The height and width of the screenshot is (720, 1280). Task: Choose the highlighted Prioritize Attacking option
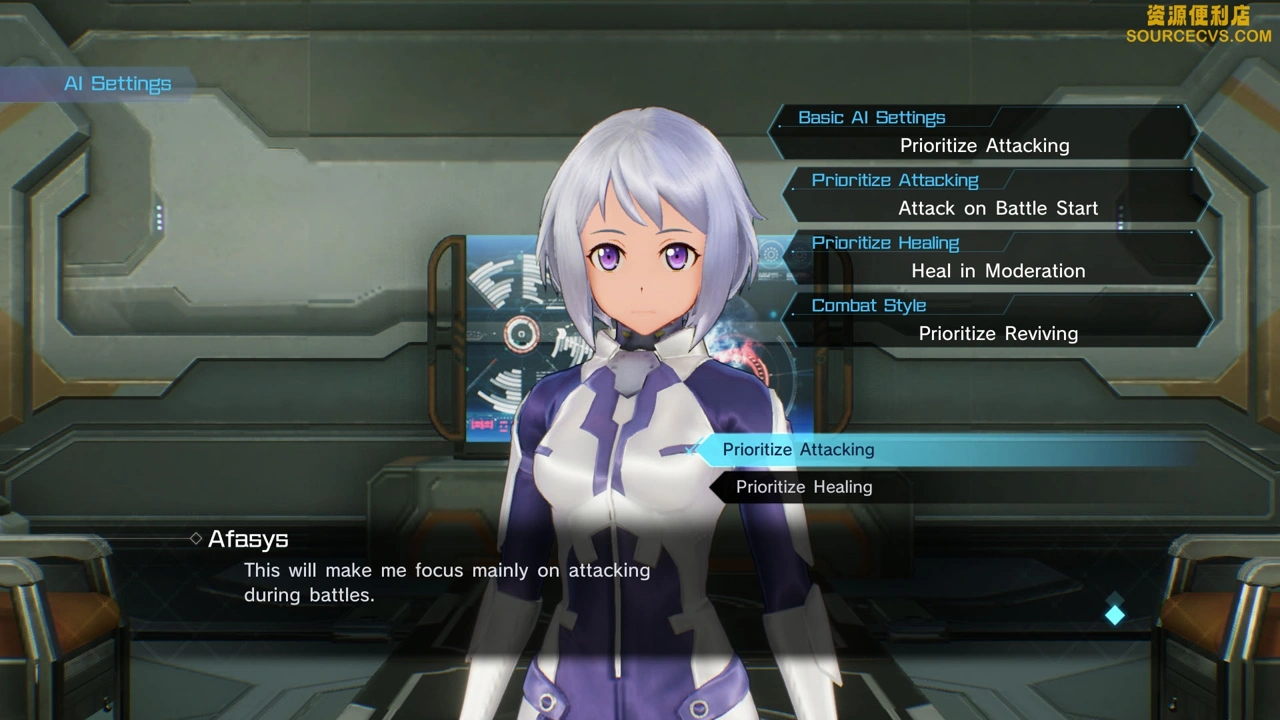(798, 450)
